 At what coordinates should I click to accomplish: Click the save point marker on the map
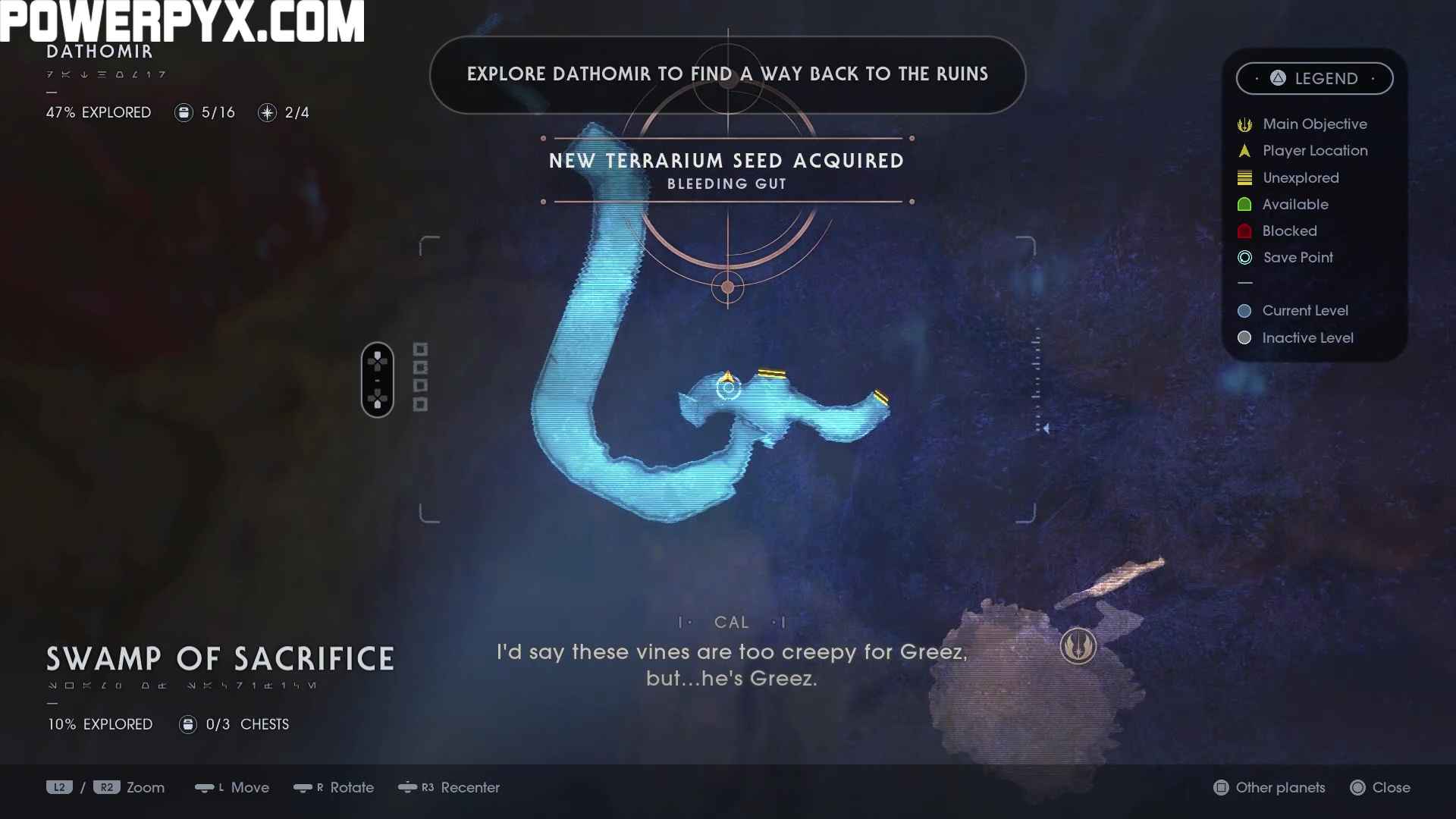coord(728,388)
